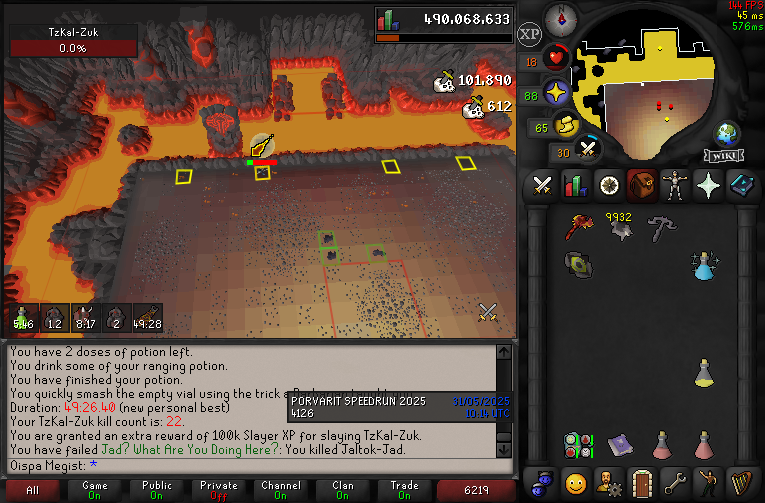This screenshot has width=765, height=503.
Task: Switch to the Skills tab
Action: click(576, 186)
